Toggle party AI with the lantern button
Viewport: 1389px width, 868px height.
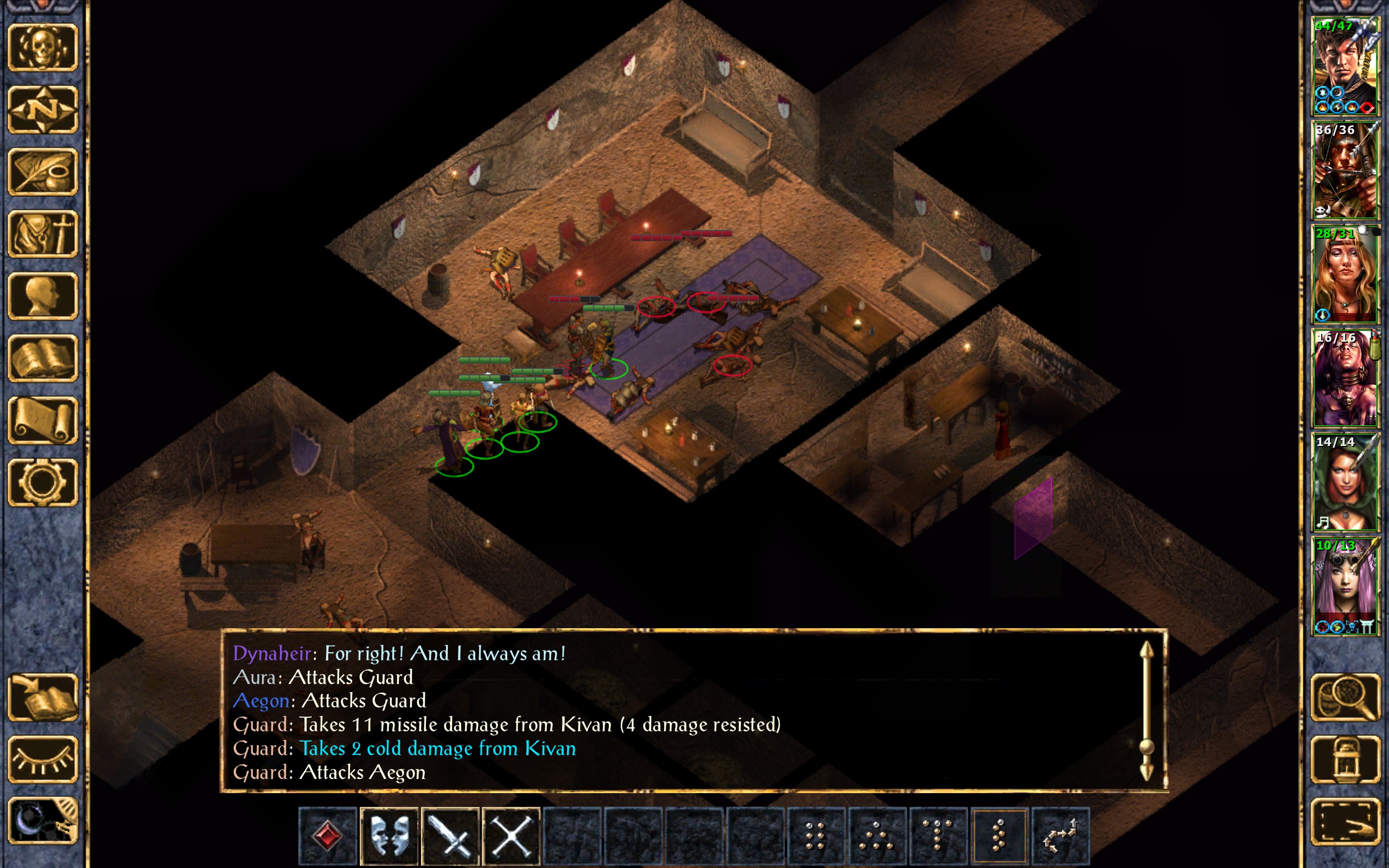coord(1346,759)
